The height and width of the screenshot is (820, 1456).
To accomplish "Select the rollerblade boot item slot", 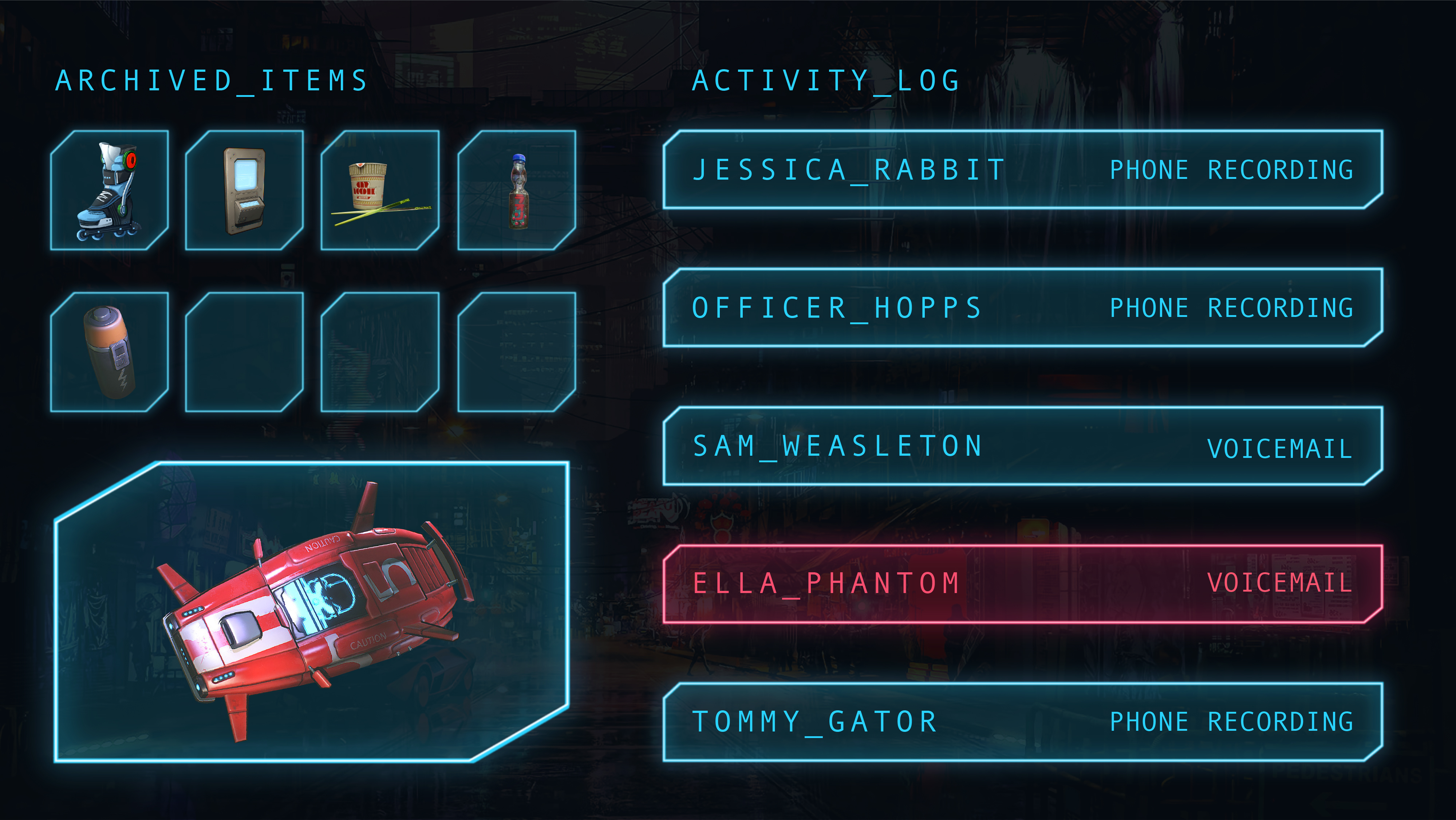I will click(109, 190).
